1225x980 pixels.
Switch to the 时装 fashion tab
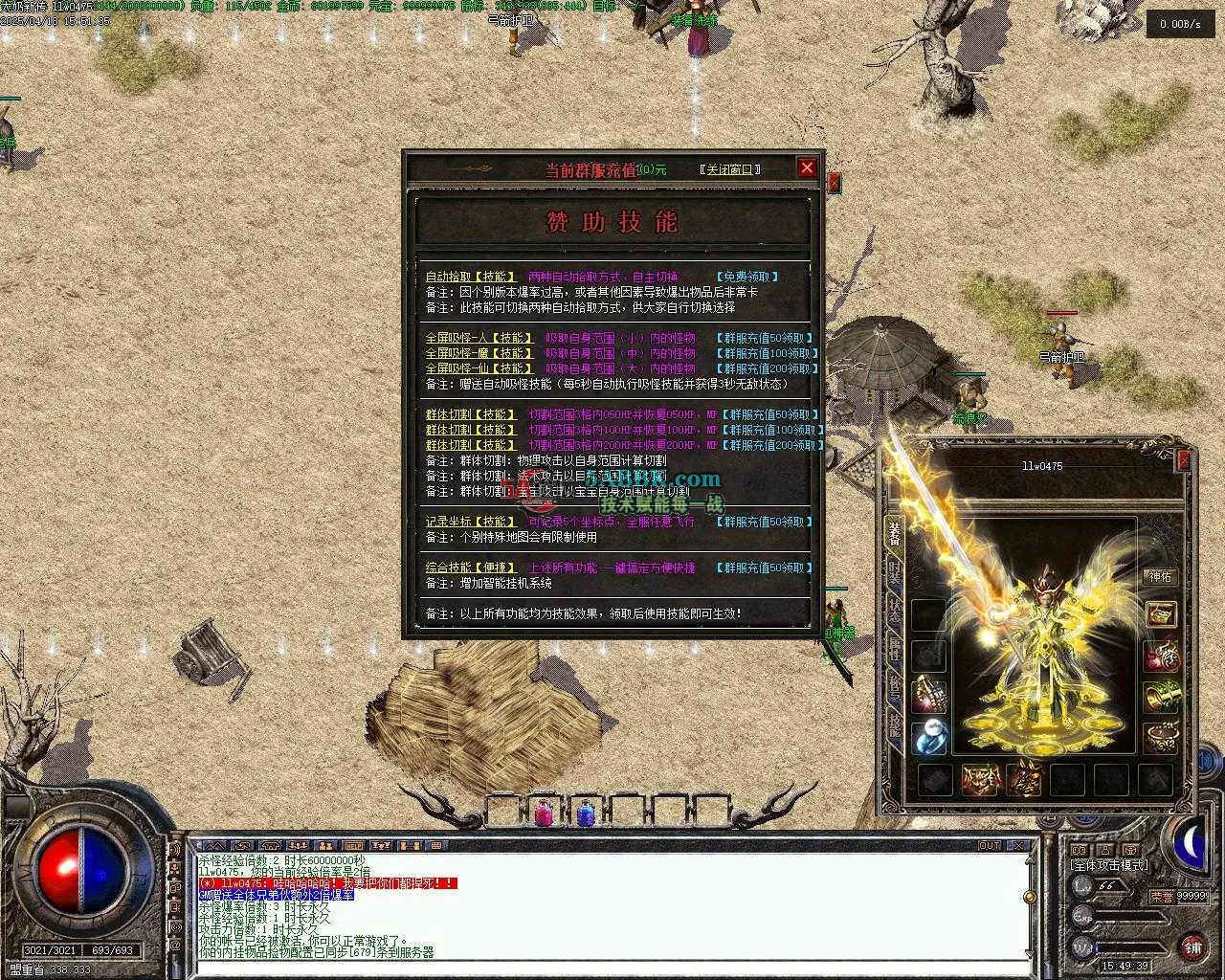(894, 572)
